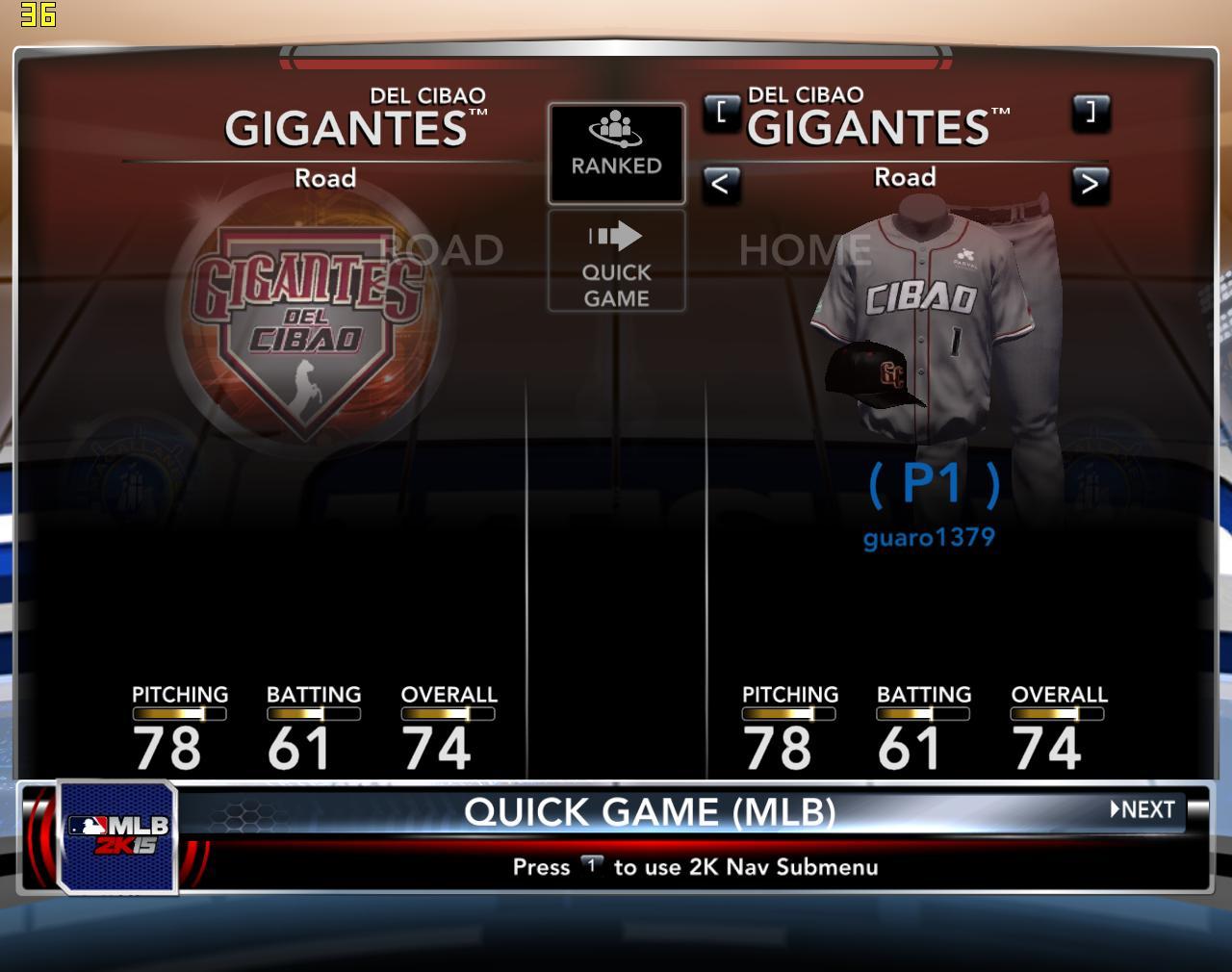
Task: Switch to the previous uniform with left arrow
Action: [720, 183]
